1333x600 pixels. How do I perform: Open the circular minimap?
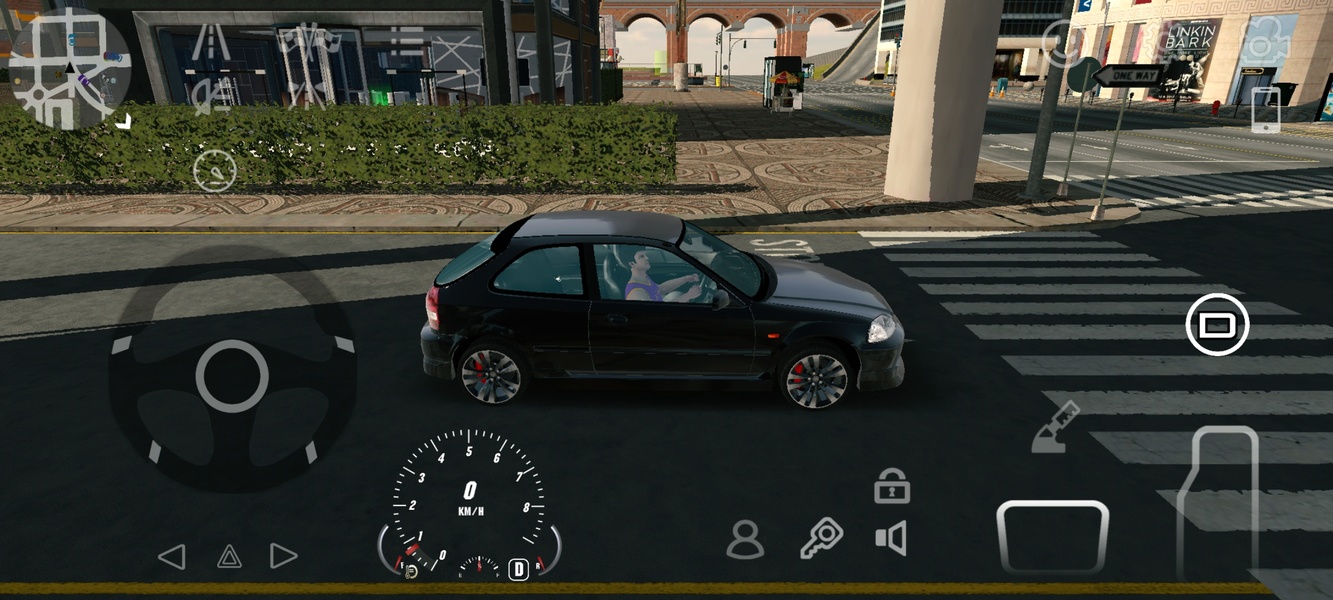point(69,68)
